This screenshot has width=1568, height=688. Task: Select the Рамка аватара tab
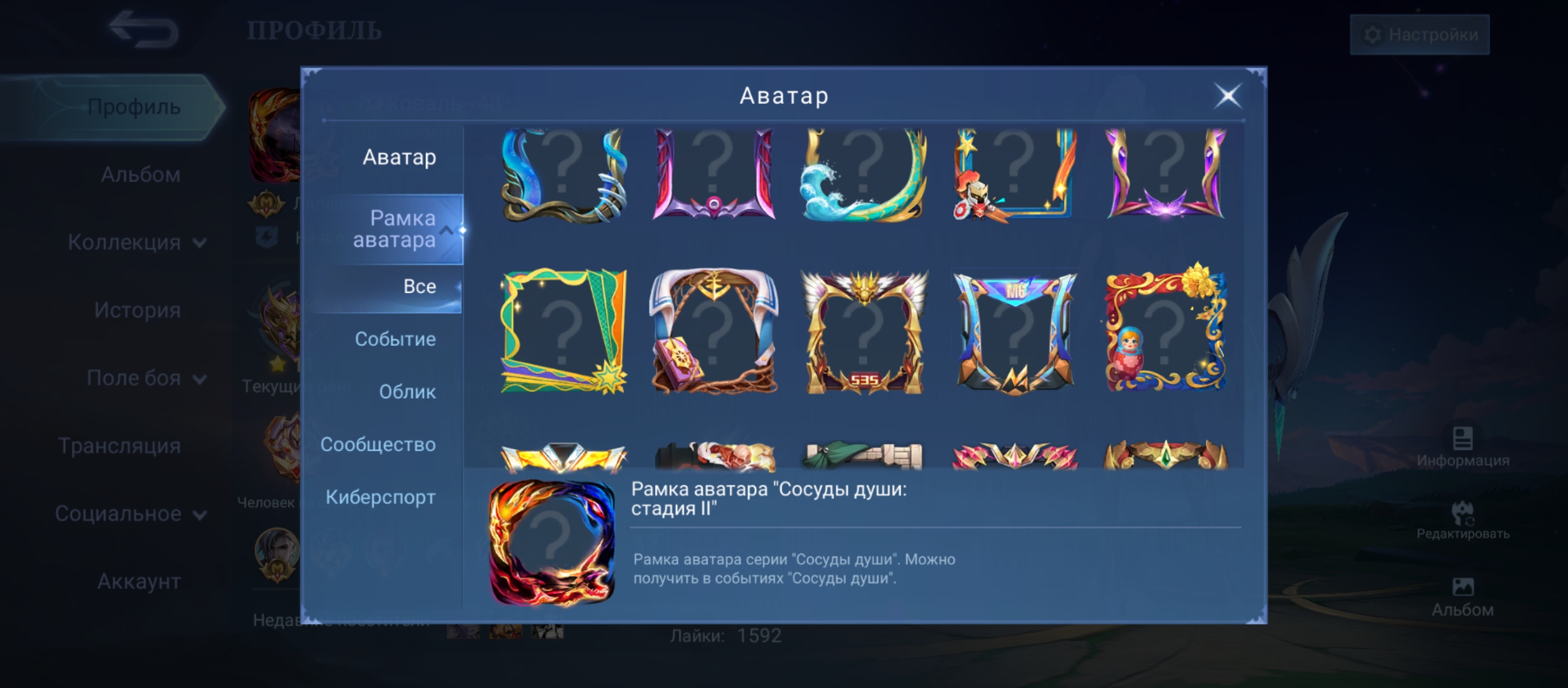[x=394, y=229]
